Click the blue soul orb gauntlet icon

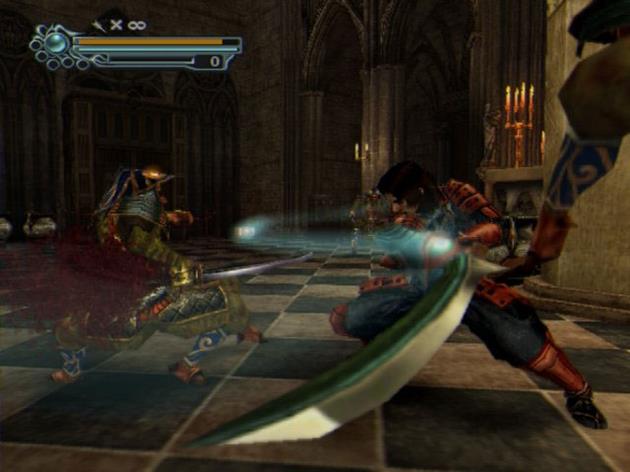coord(55,44)
